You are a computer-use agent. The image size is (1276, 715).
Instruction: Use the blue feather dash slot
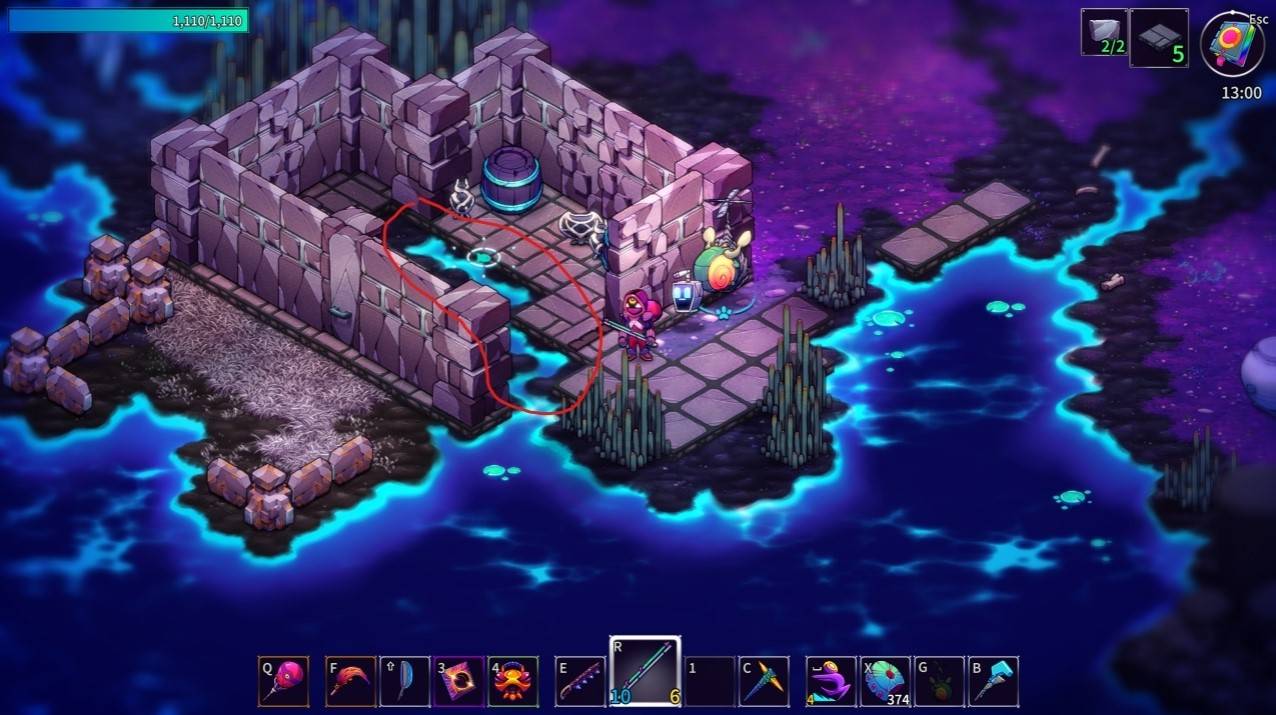(x=405, y=681)
